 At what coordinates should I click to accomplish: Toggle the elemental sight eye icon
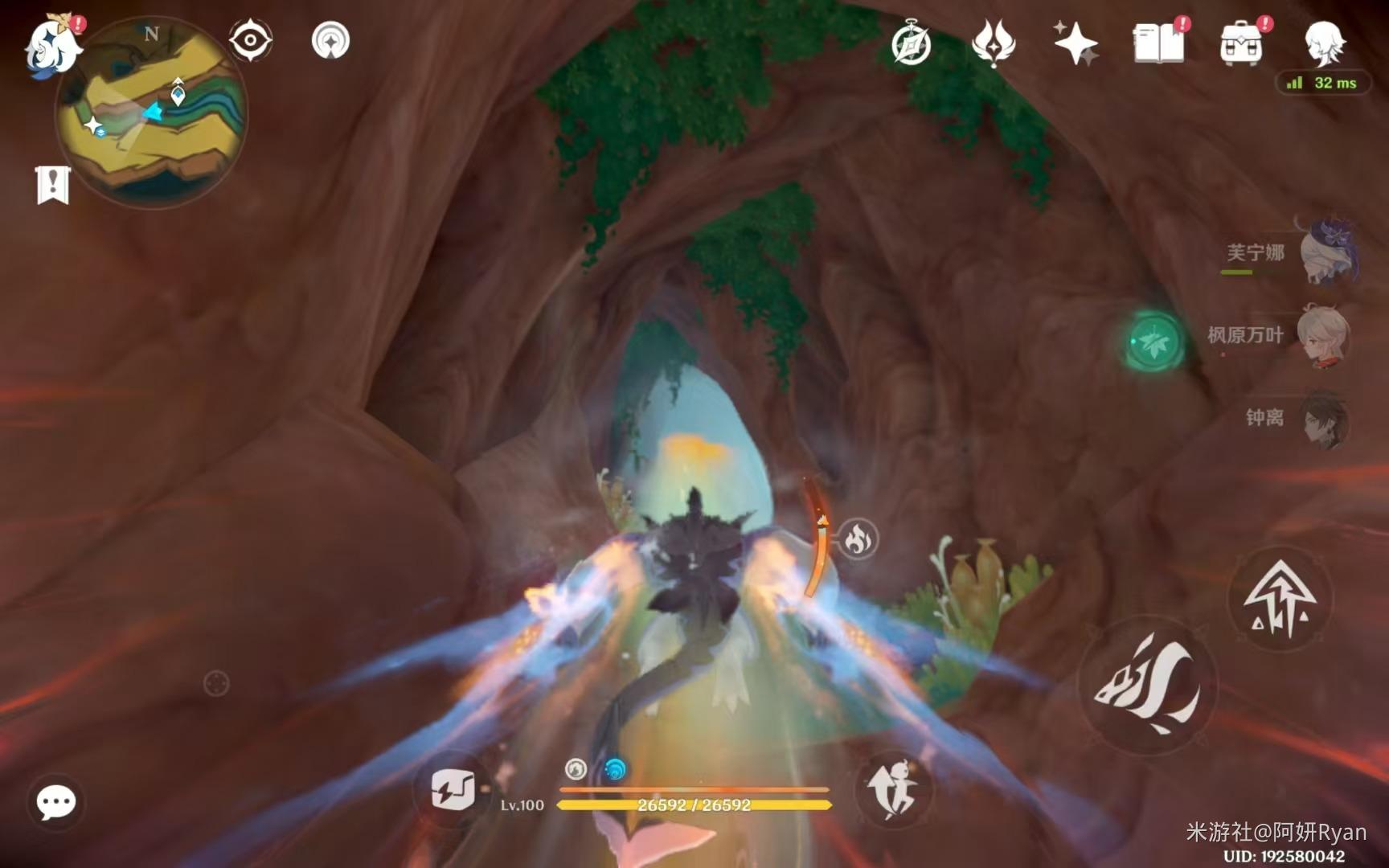[250, 40]
